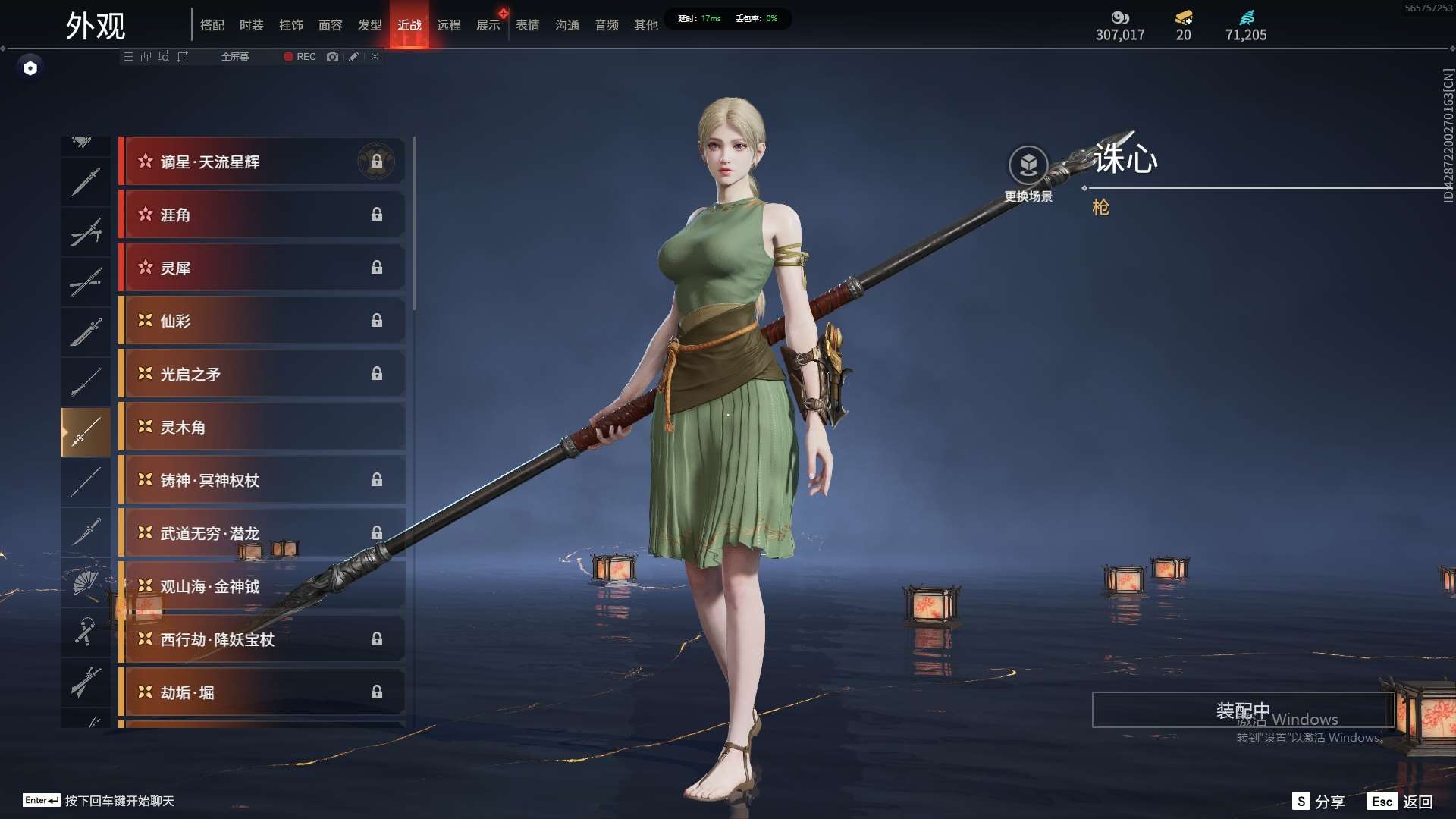Open the 表情 tab

tap(528, 25)
